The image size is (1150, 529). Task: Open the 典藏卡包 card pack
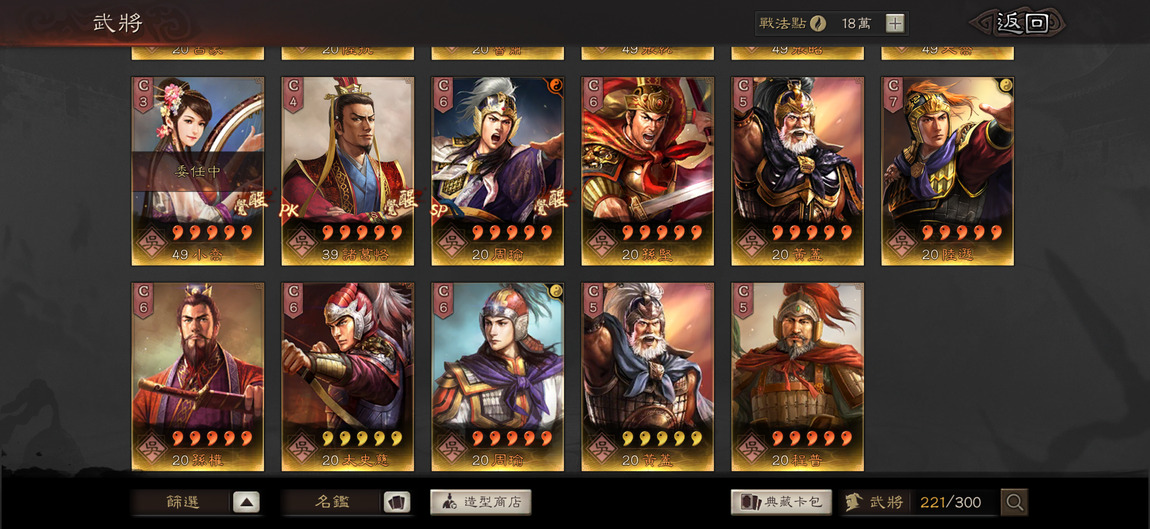click(x=783, y=502)
